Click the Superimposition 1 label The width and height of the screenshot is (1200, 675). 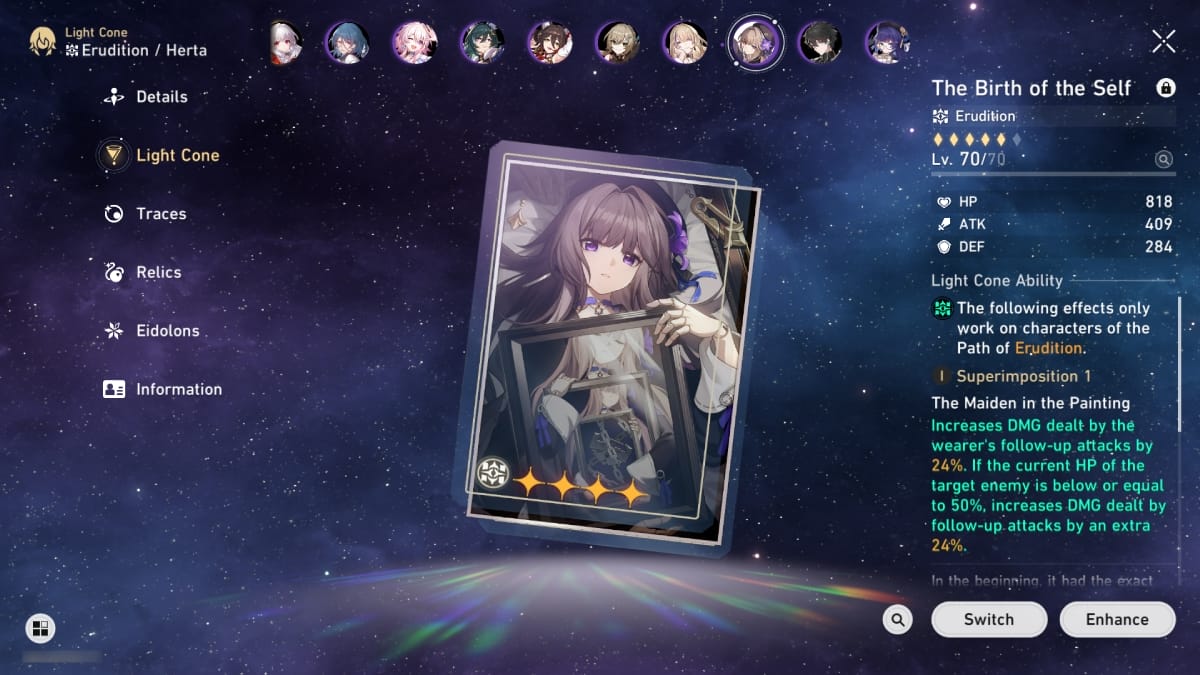point(1023,376)
